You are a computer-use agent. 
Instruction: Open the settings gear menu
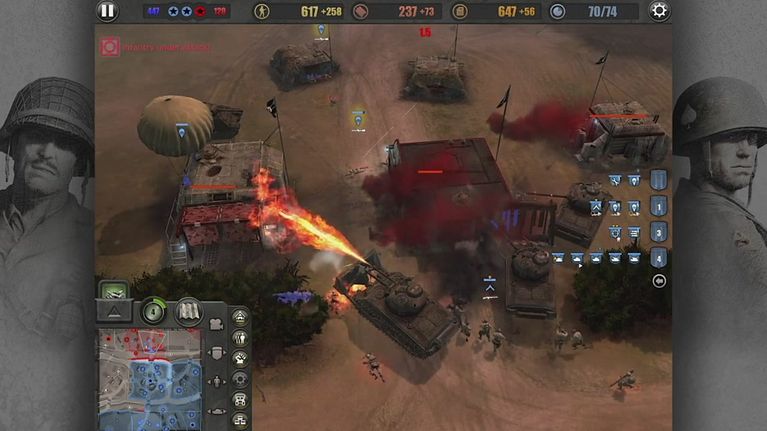(659, 11)
